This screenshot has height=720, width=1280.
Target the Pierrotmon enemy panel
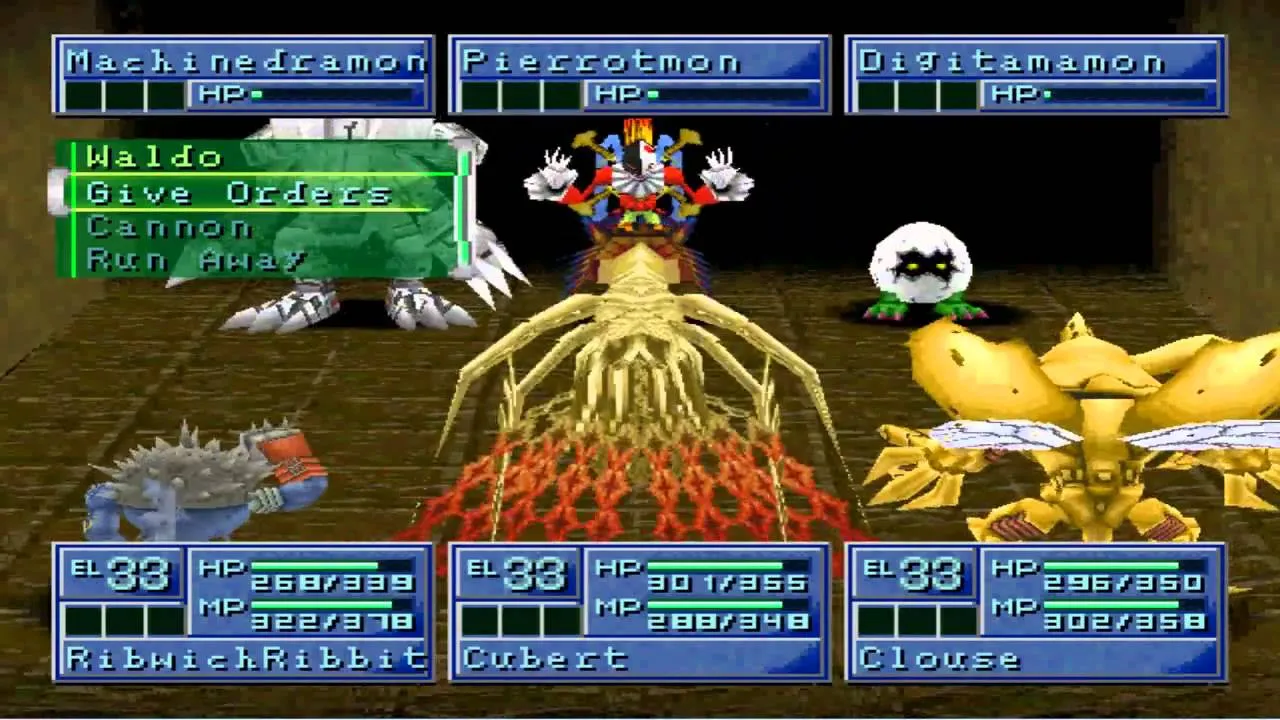click(x=640, y=75)
